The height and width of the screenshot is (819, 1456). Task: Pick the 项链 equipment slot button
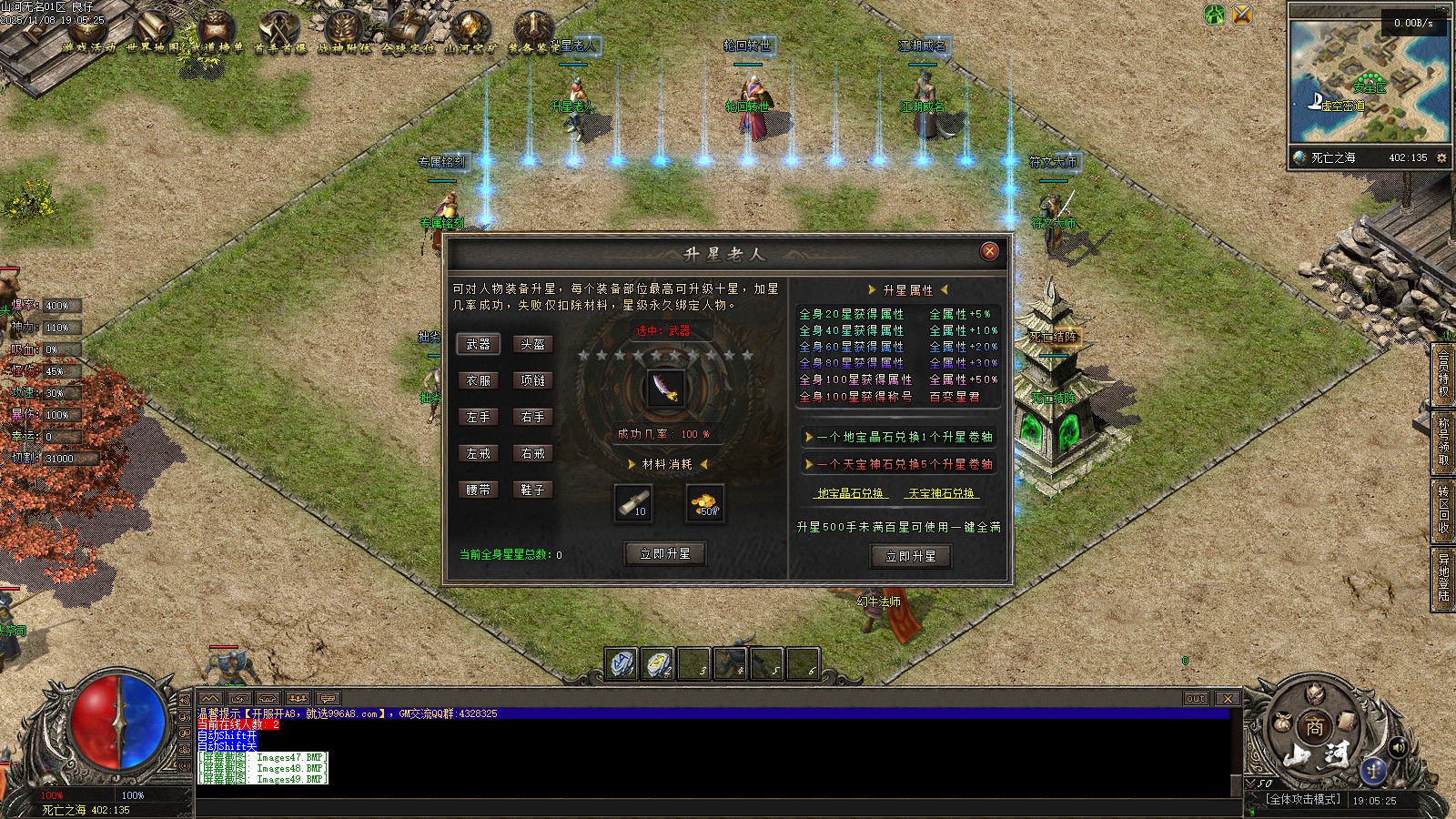click(x=532, y=380)
